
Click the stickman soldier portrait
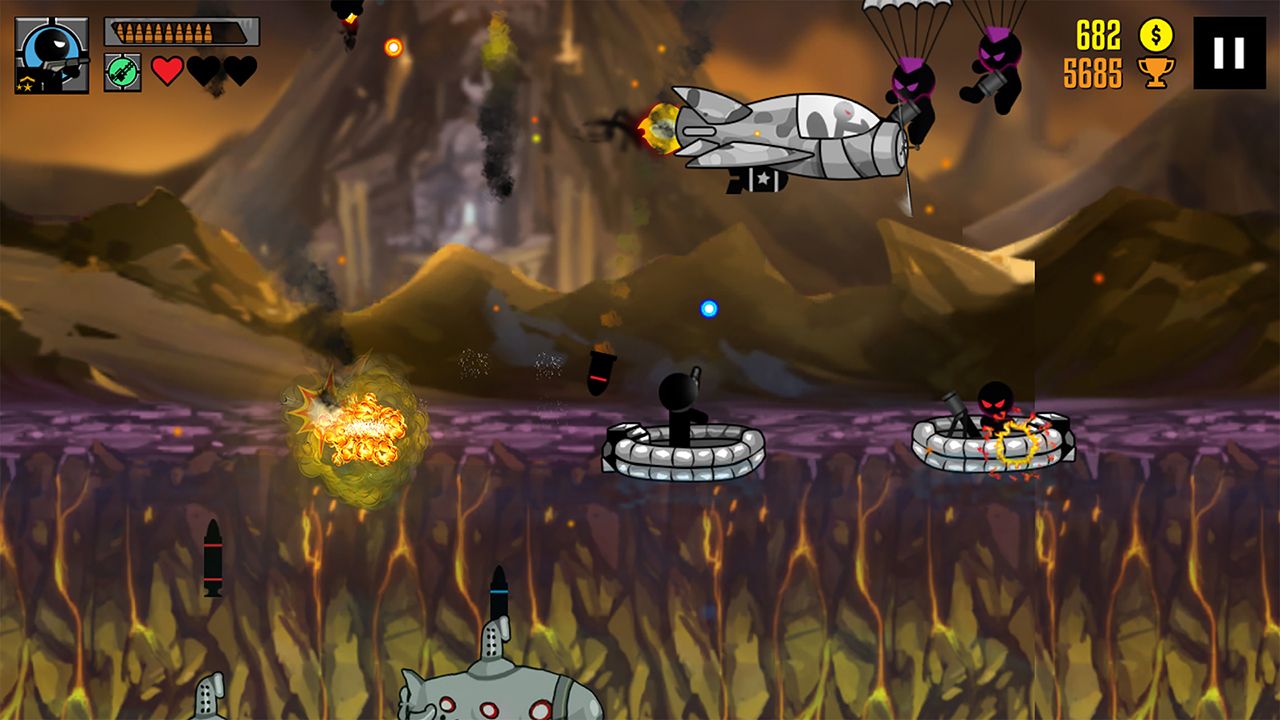click(51, 55)
